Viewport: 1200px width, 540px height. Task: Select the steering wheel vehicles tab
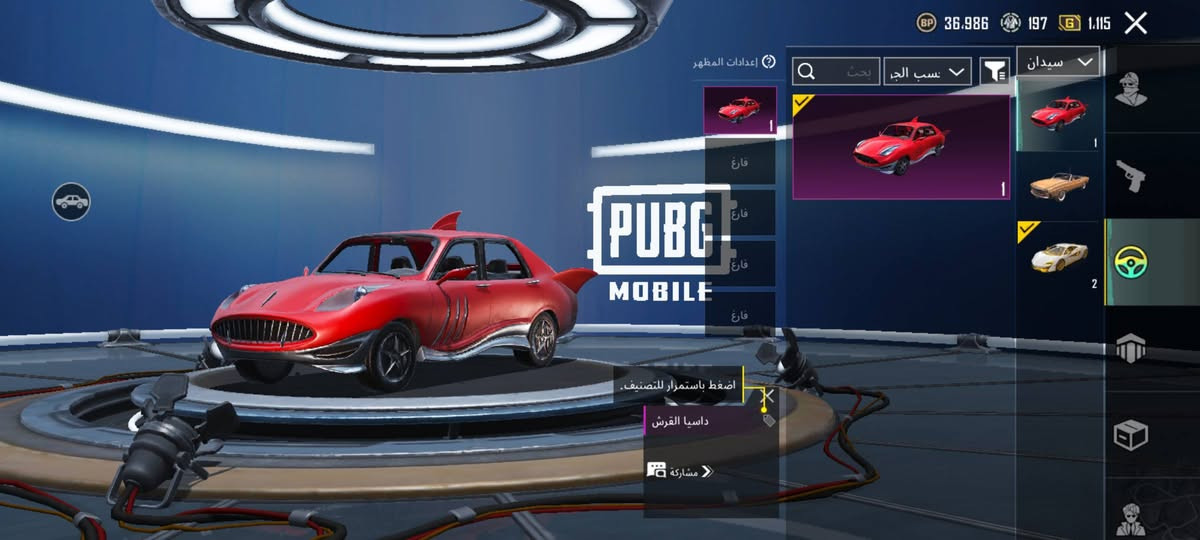pyautogui.click(x=1131, y=262)
